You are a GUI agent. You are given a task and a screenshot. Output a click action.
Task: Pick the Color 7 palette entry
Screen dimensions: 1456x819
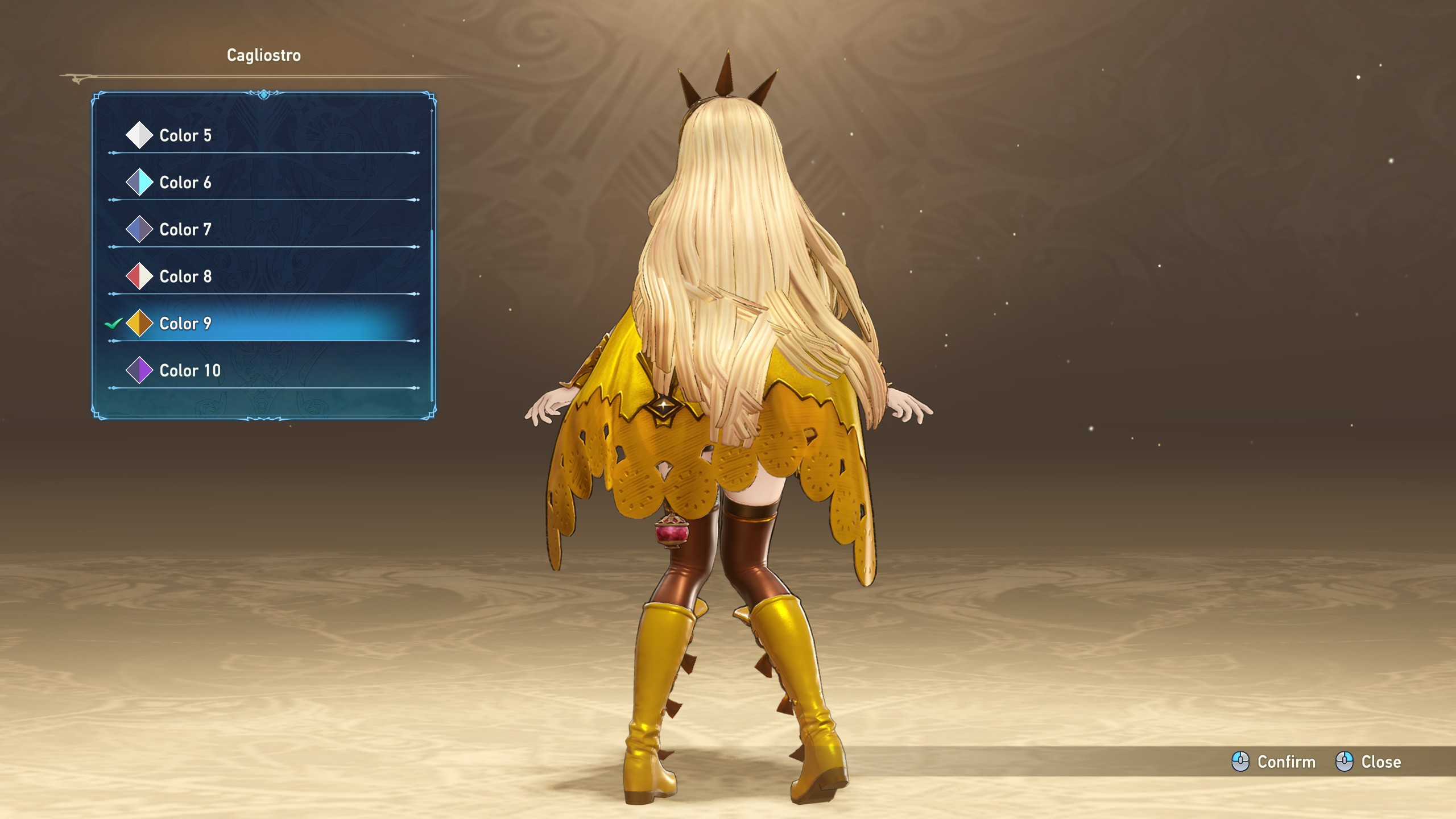pyautogui.click(x=185, y=230)
